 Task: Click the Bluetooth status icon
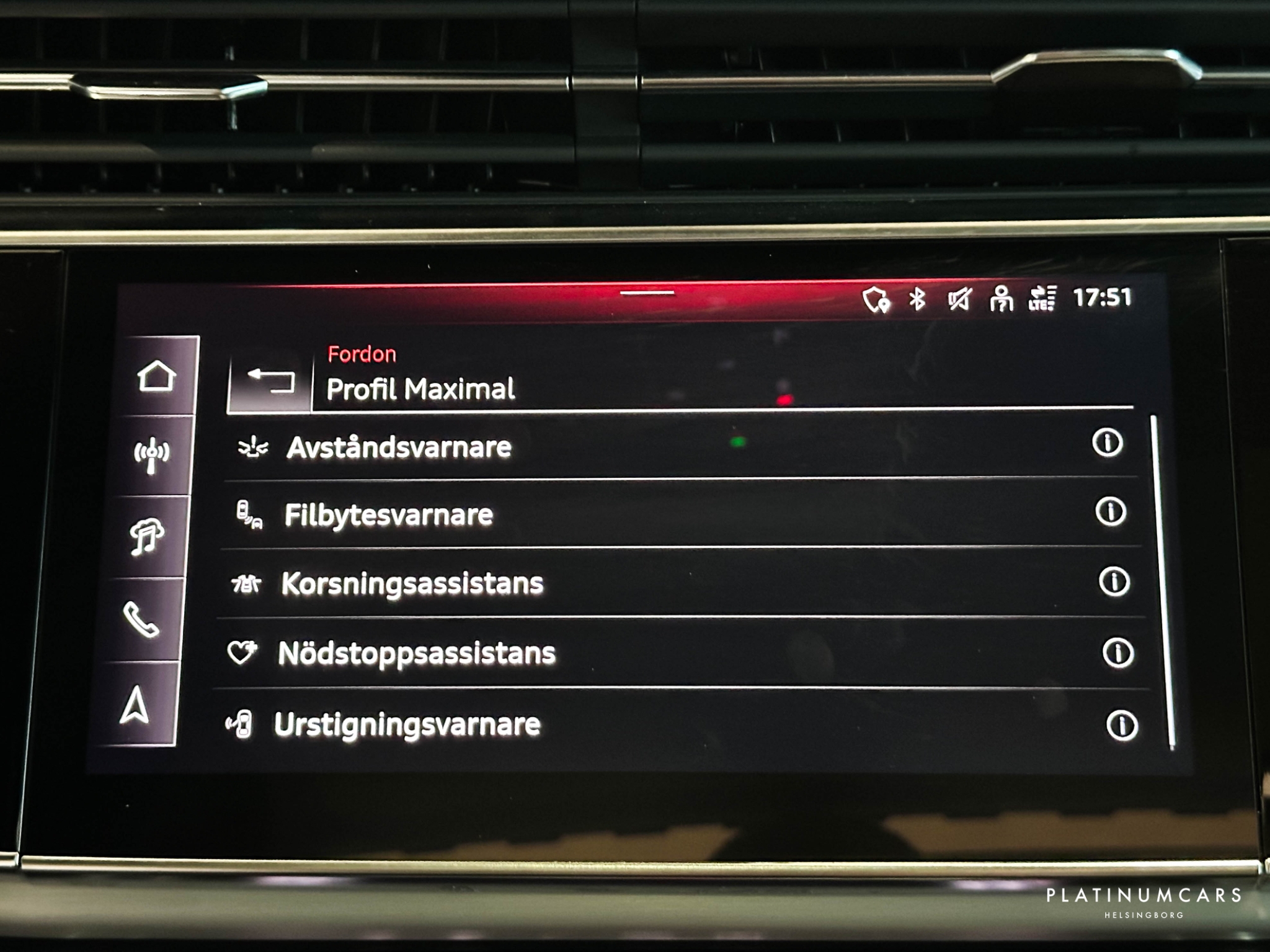[917, 299]
